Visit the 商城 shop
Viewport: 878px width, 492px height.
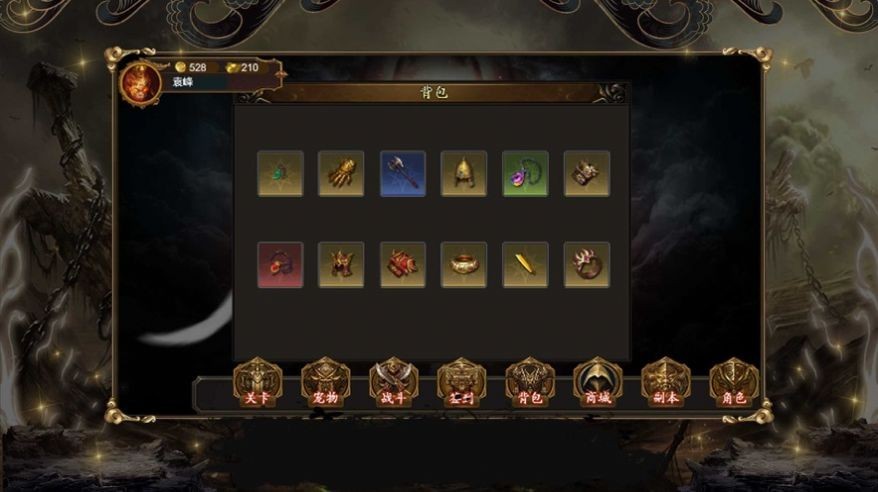click(x=597, y=383)
